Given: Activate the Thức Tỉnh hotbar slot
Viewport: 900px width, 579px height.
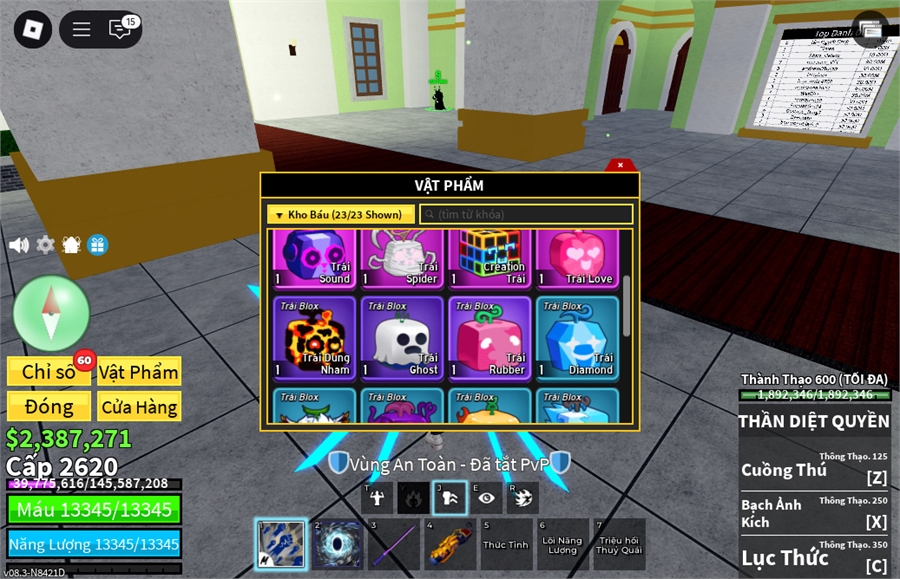Looking at the screenshot, I should coord(506,545).
